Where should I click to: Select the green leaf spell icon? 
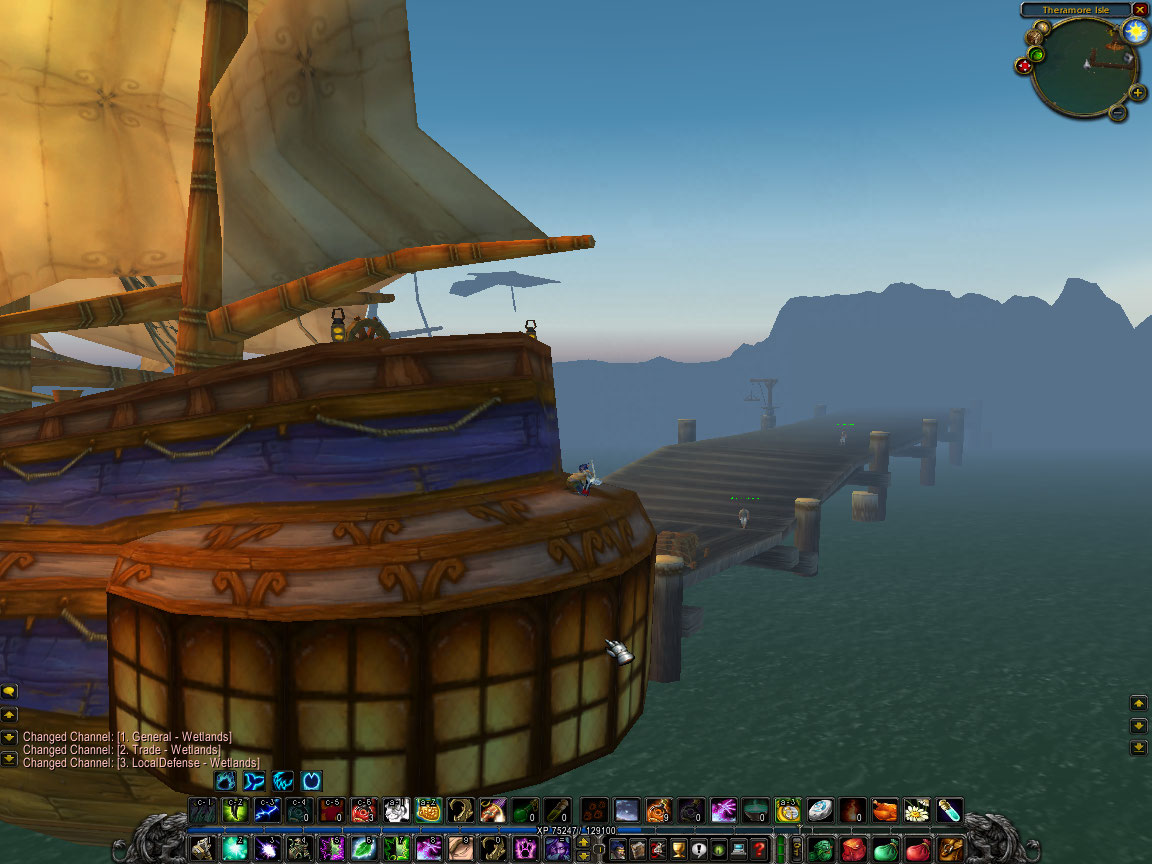point(363,849)
